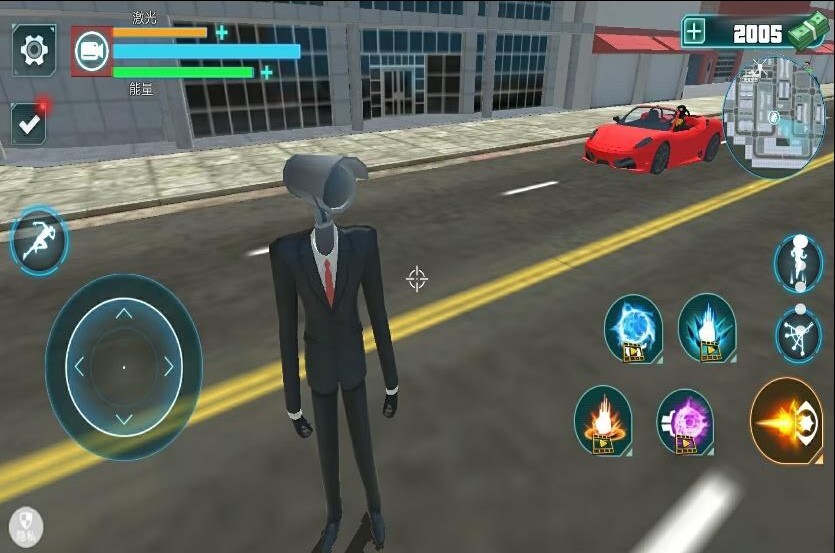Cast the blue energy orb skill

click(633, 328)
